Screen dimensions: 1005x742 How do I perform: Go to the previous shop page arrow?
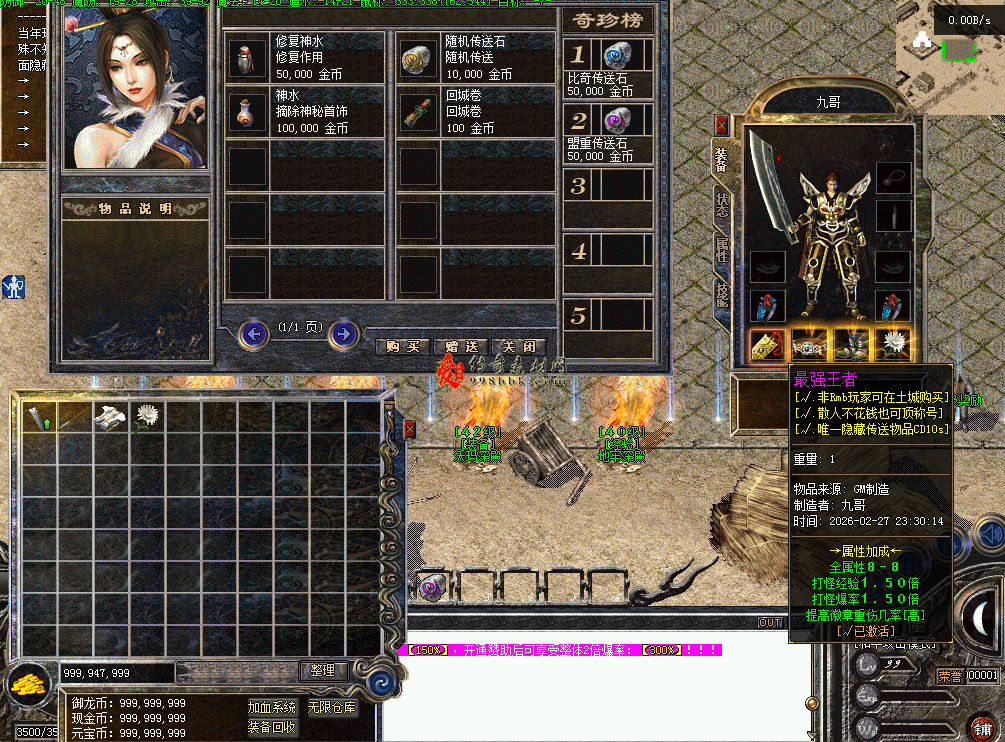tap(254, 333)
